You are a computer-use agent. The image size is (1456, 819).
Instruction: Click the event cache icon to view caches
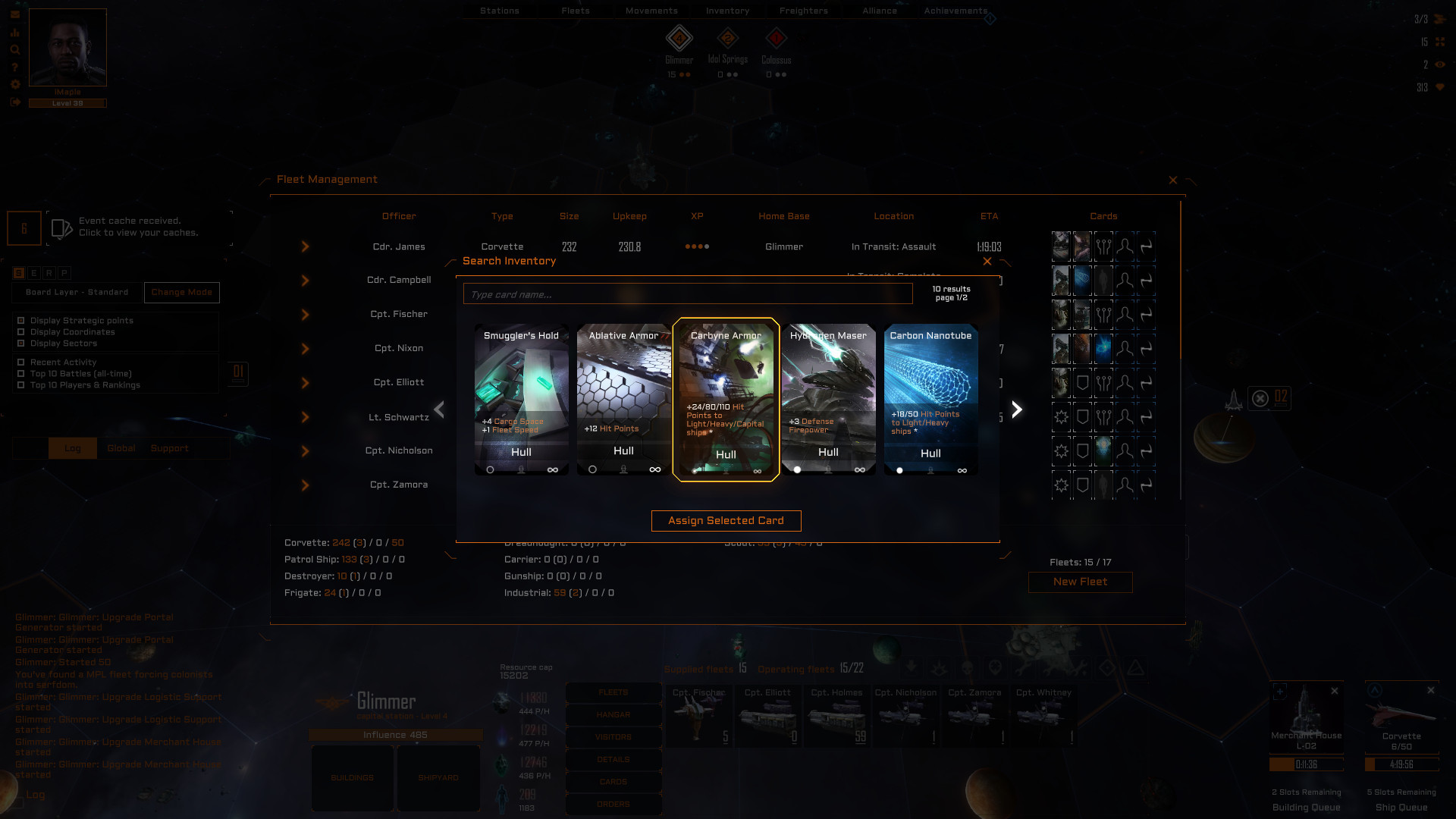point(61,227)
